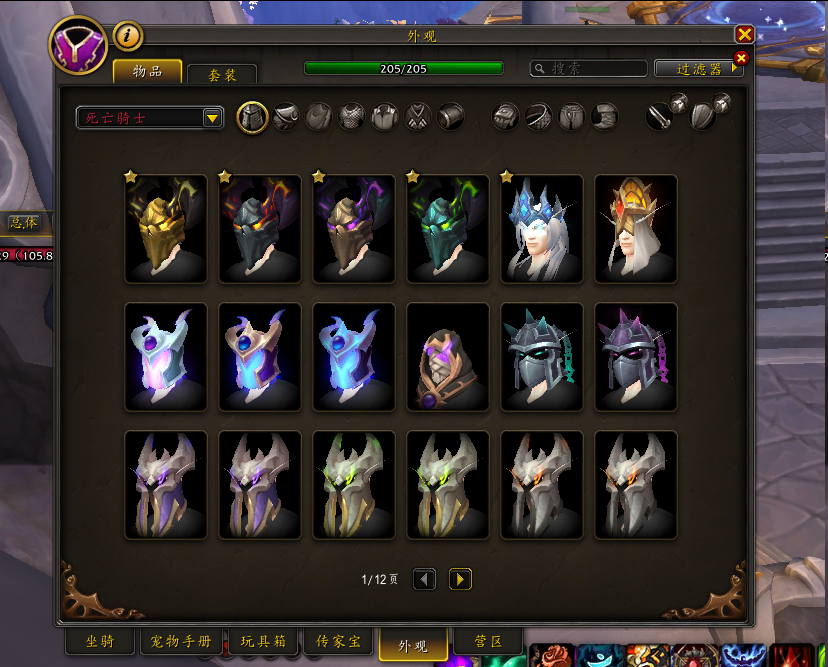Choose the teal horned mask appearance
This screenshot has width=828, height=667.
(448, 229)
